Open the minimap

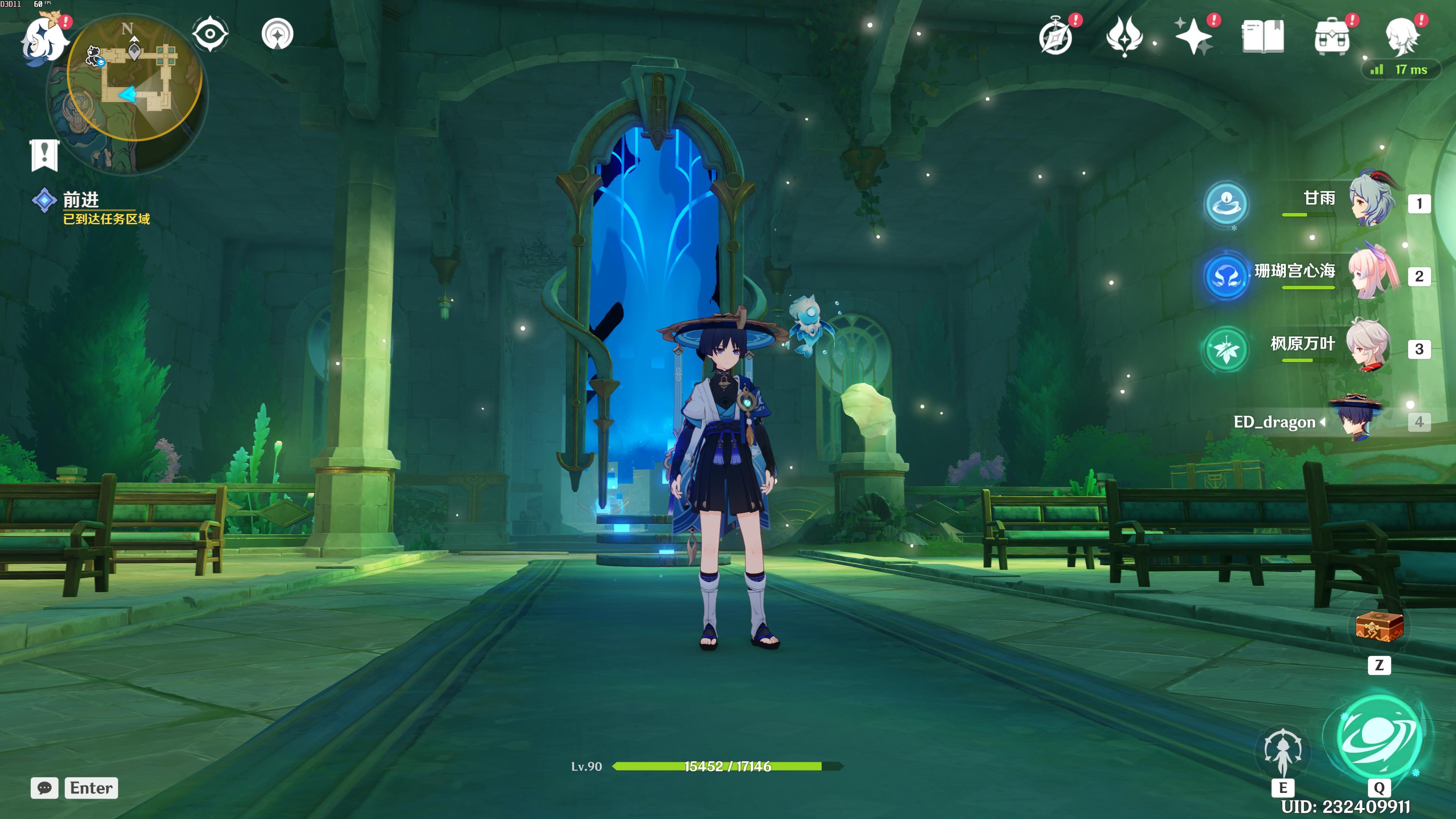pos(135,79)
